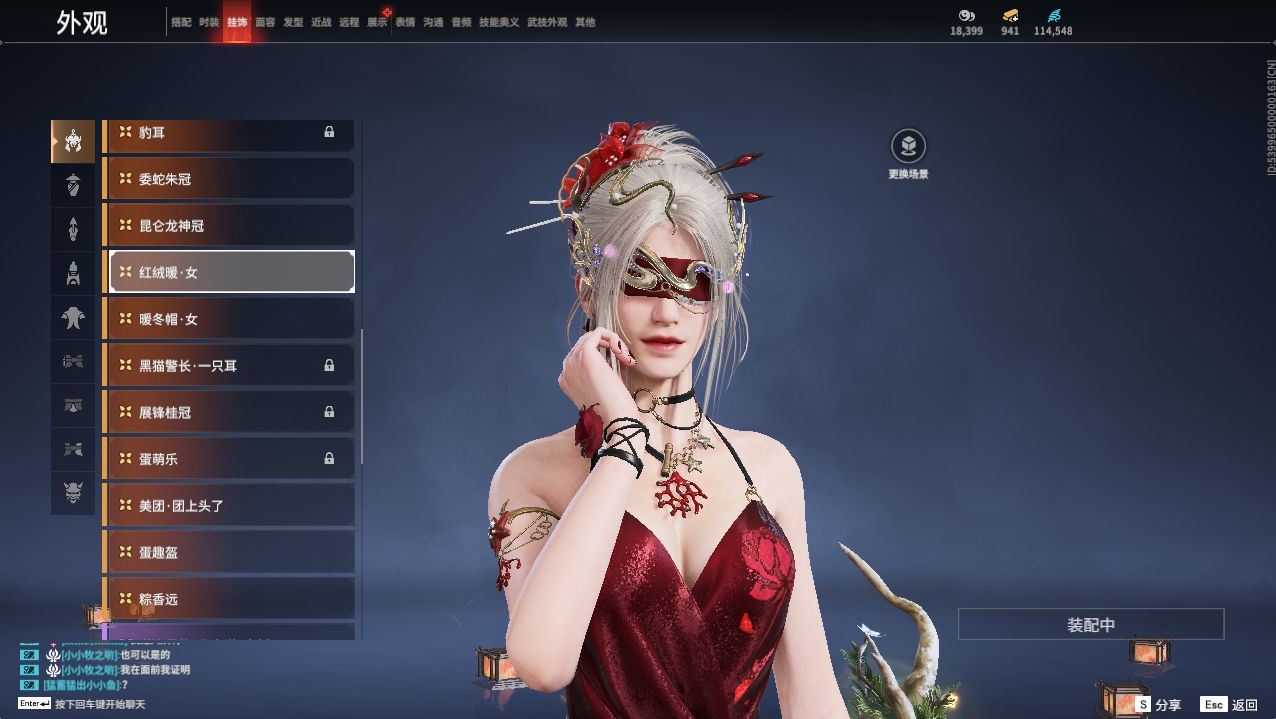Click the 装配中 equip button
Viewport: 1276px width, 719px height.
[x=1090, y=625]
